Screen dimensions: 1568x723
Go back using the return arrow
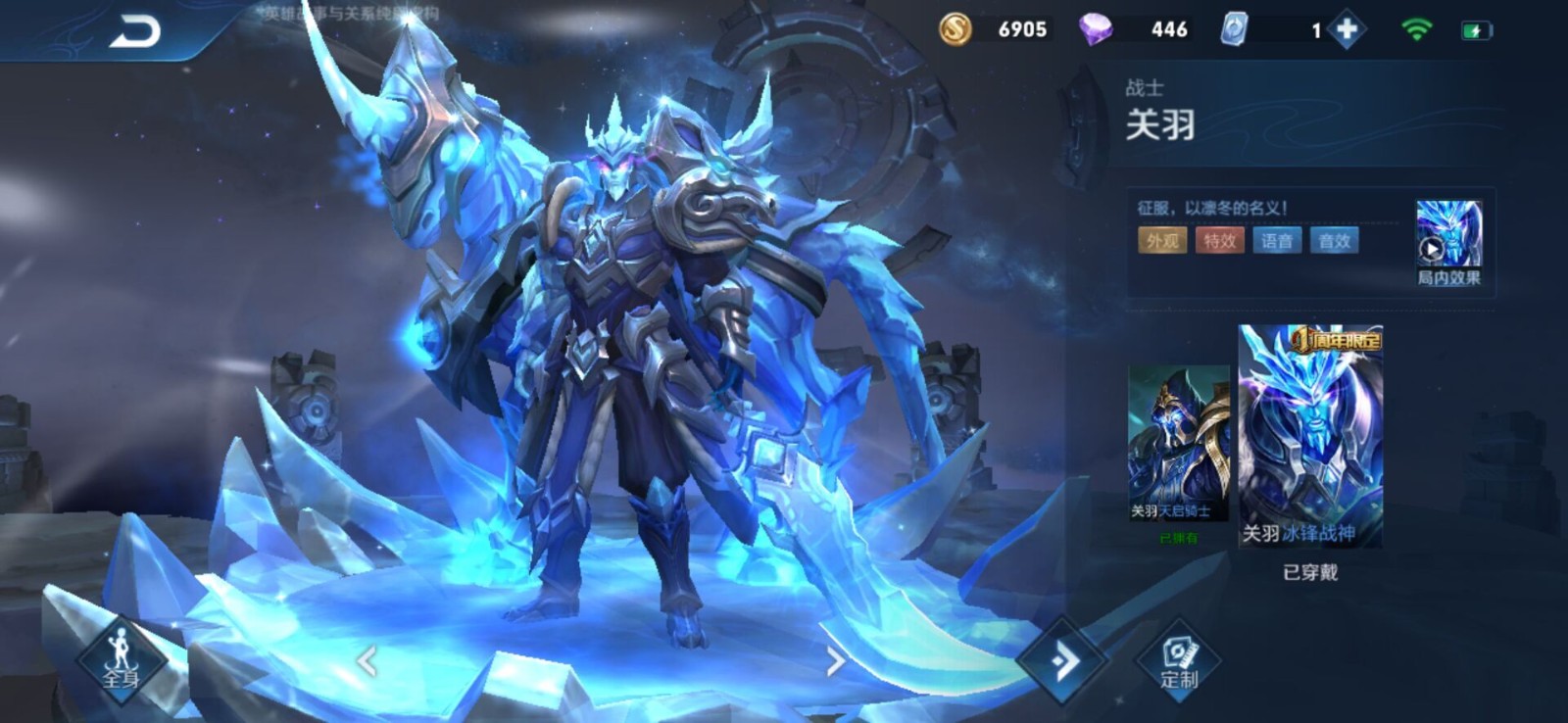pos(134,32)
